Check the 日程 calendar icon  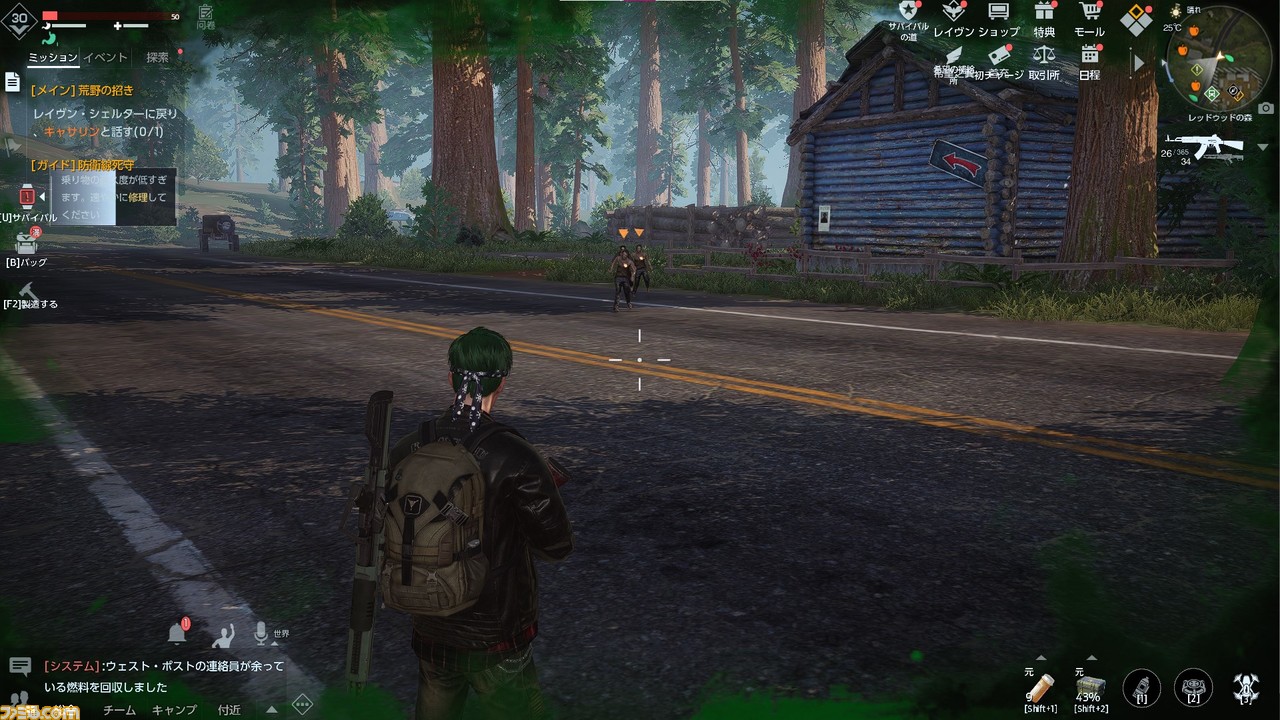[x=1088, y=57]
